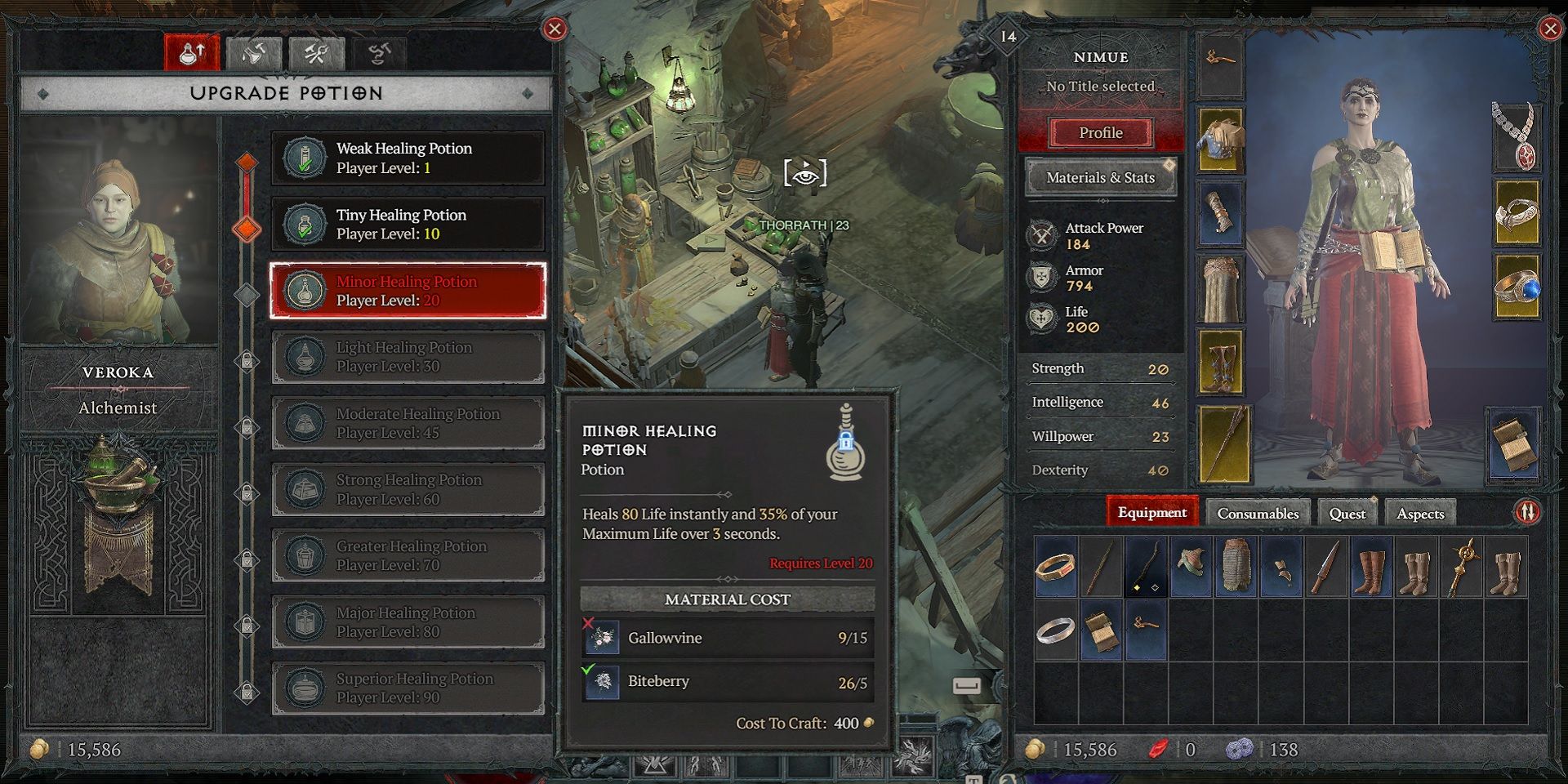The image size is (1568, 784).
Task: Open the Craft Elixirs flask-and-hammer icon
Action: pos(253,52)
